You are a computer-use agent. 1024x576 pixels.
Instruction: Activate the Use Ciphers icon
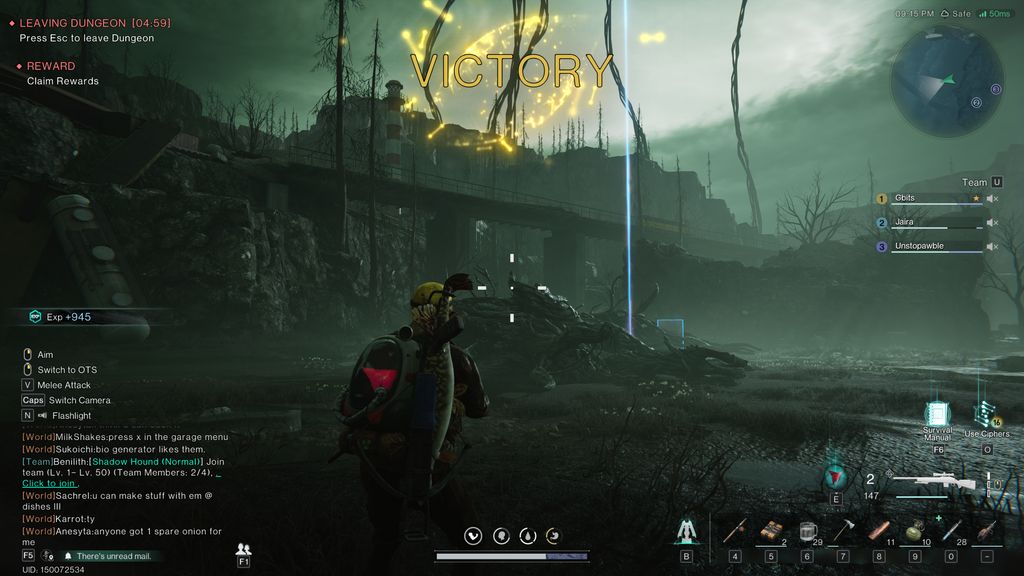tap(986, 416)
